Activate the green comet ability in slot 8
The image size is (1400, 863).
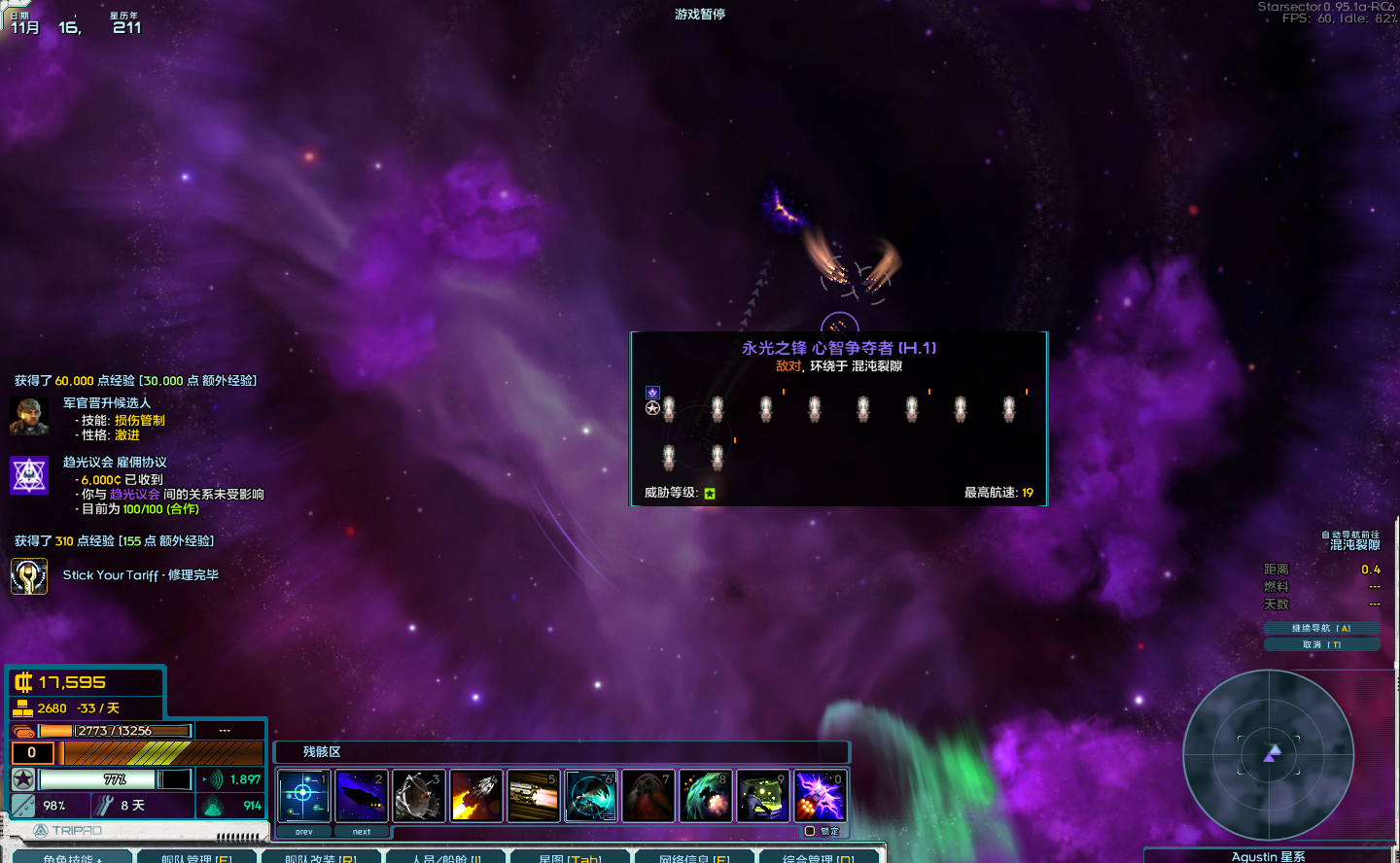click(705, 796)
